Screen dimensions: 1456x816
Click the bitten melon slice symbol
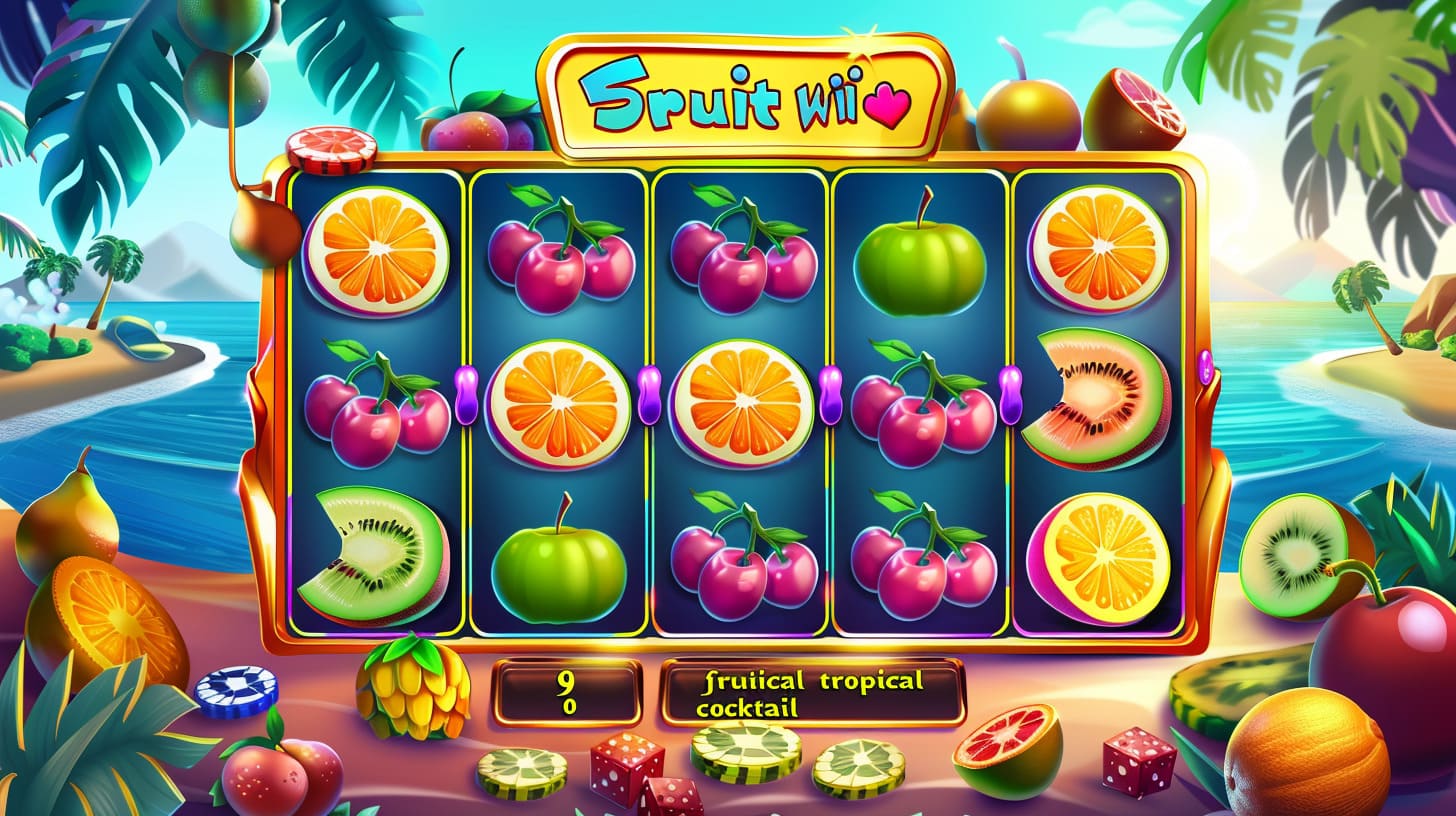pos(1094,398)
